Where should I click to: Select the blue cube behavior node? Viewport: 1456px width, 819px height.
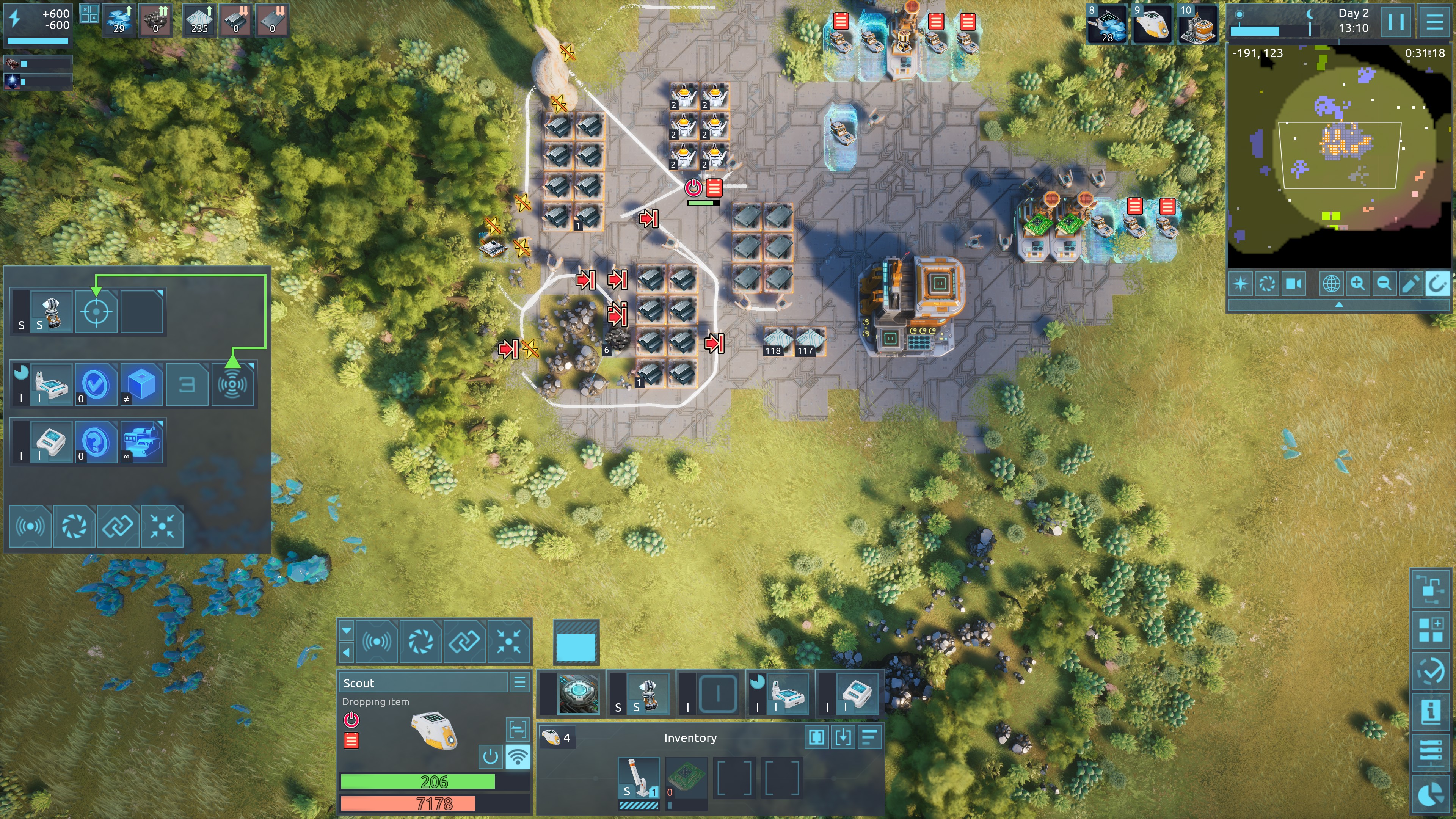coord(141,385)
